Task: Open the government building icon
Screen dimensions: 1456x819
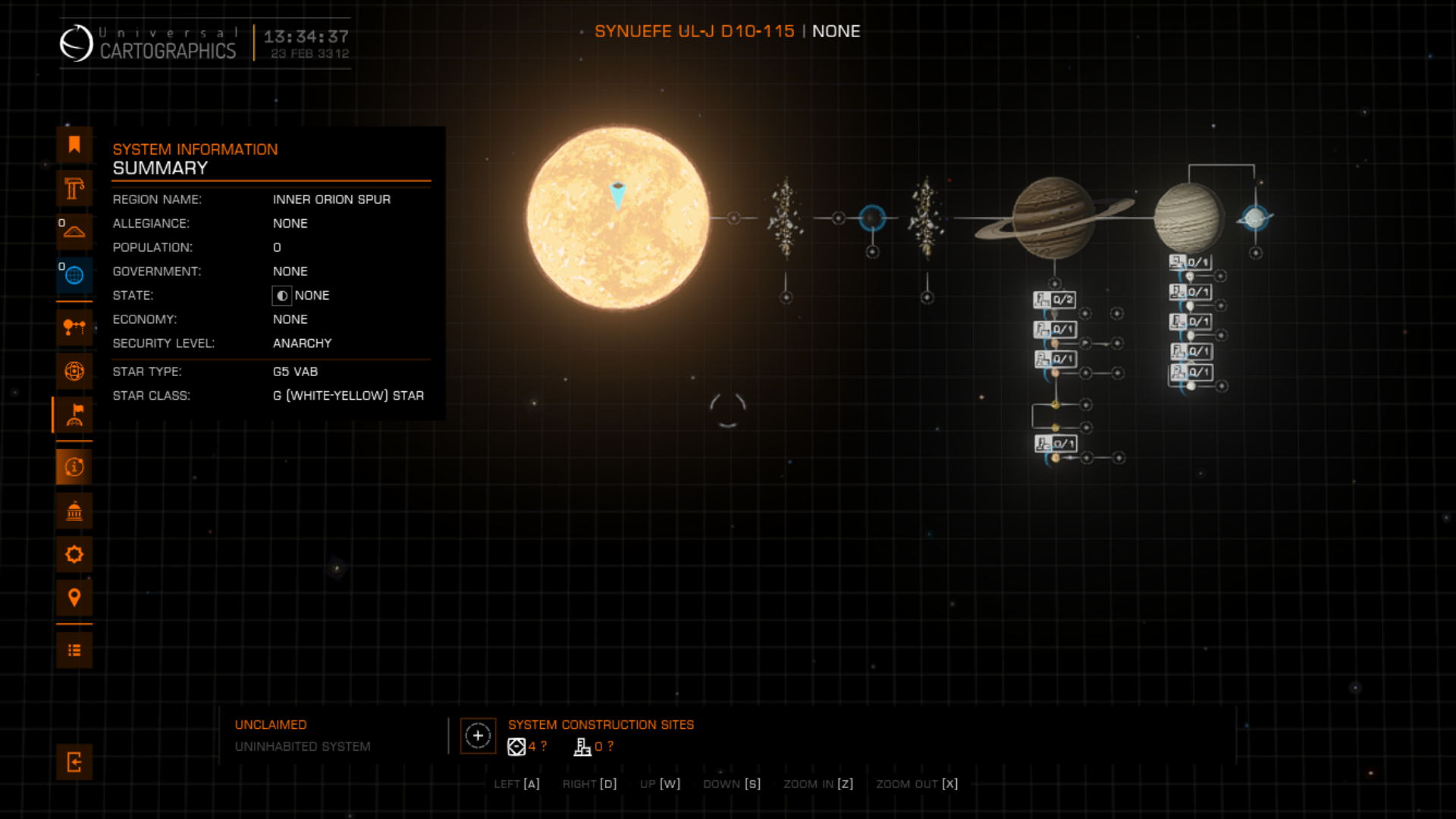Action: pyautogui.click(x=74, y=511)
